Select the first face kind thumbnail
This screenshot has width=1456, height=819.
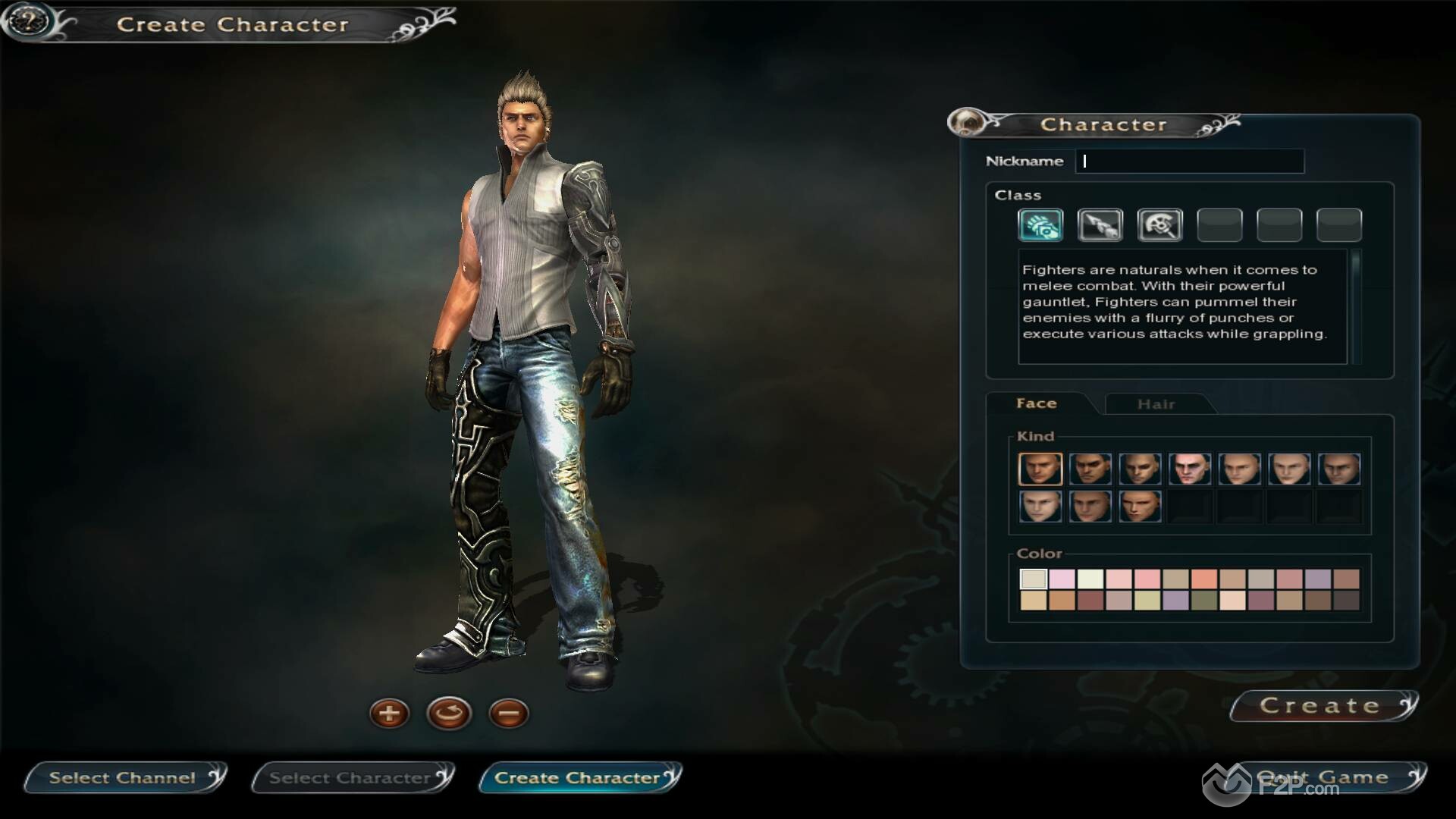[1040, 469]
